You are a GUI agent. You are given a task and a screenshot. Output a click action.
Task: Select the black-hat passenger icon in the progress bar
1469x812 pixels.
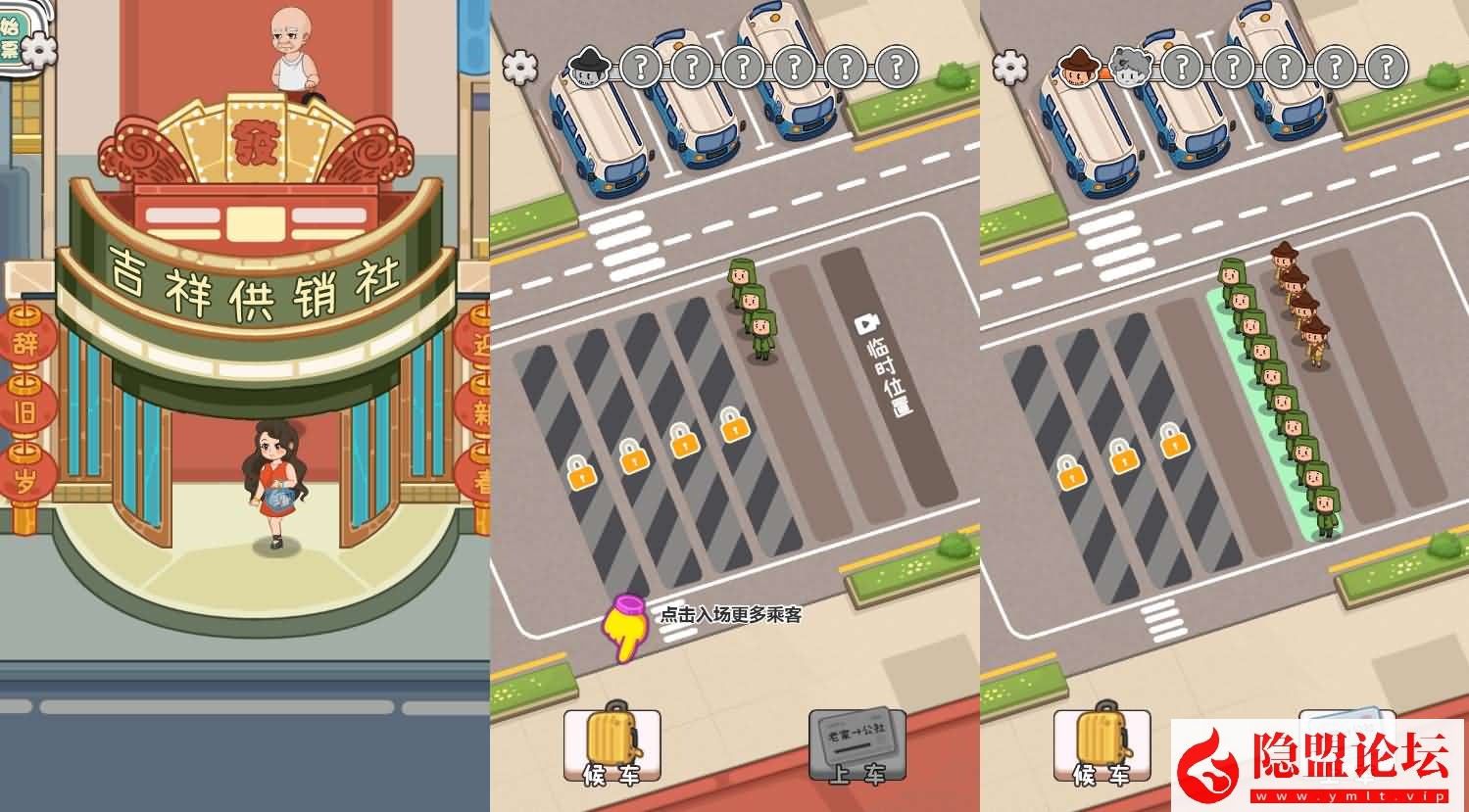tap(589, 67)
